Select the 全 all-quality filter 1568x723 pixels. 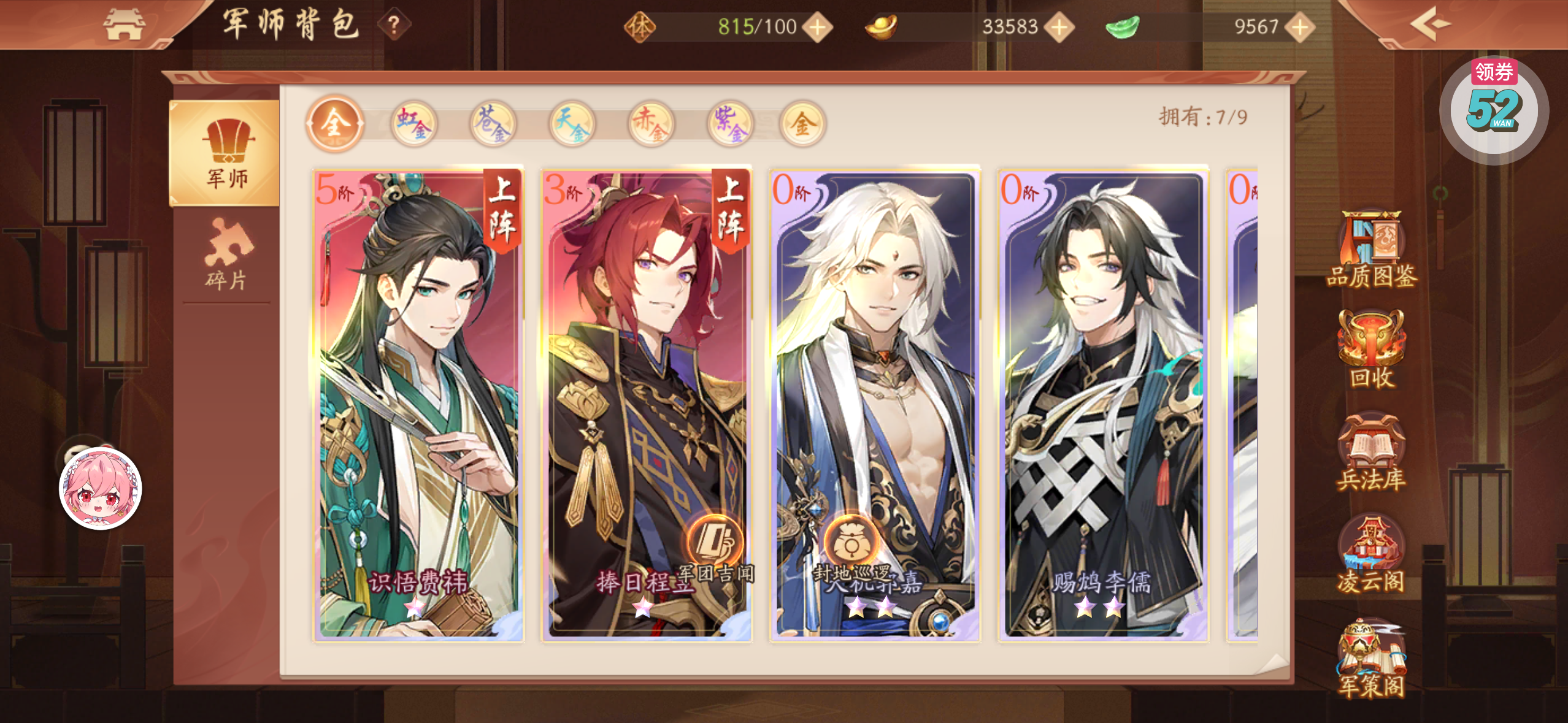pos(334,124)
